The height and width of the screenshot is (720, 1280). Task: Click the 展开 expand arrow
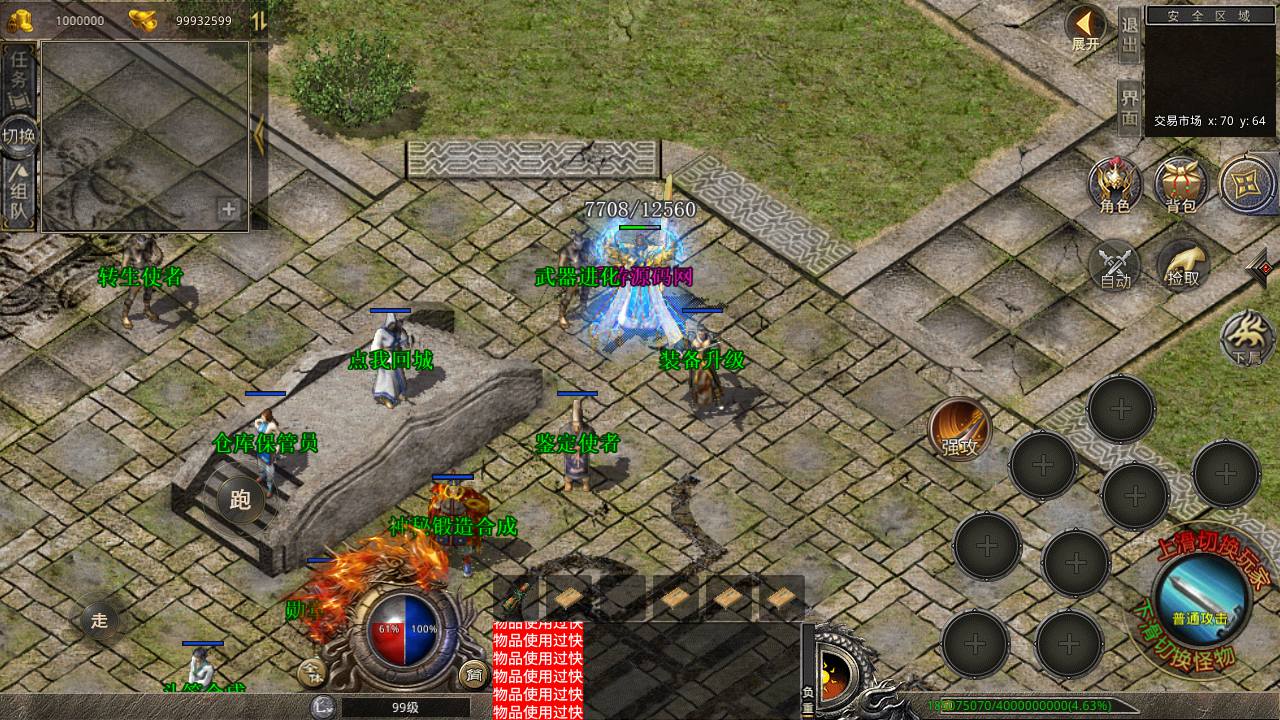click(x=1085, y=28)
